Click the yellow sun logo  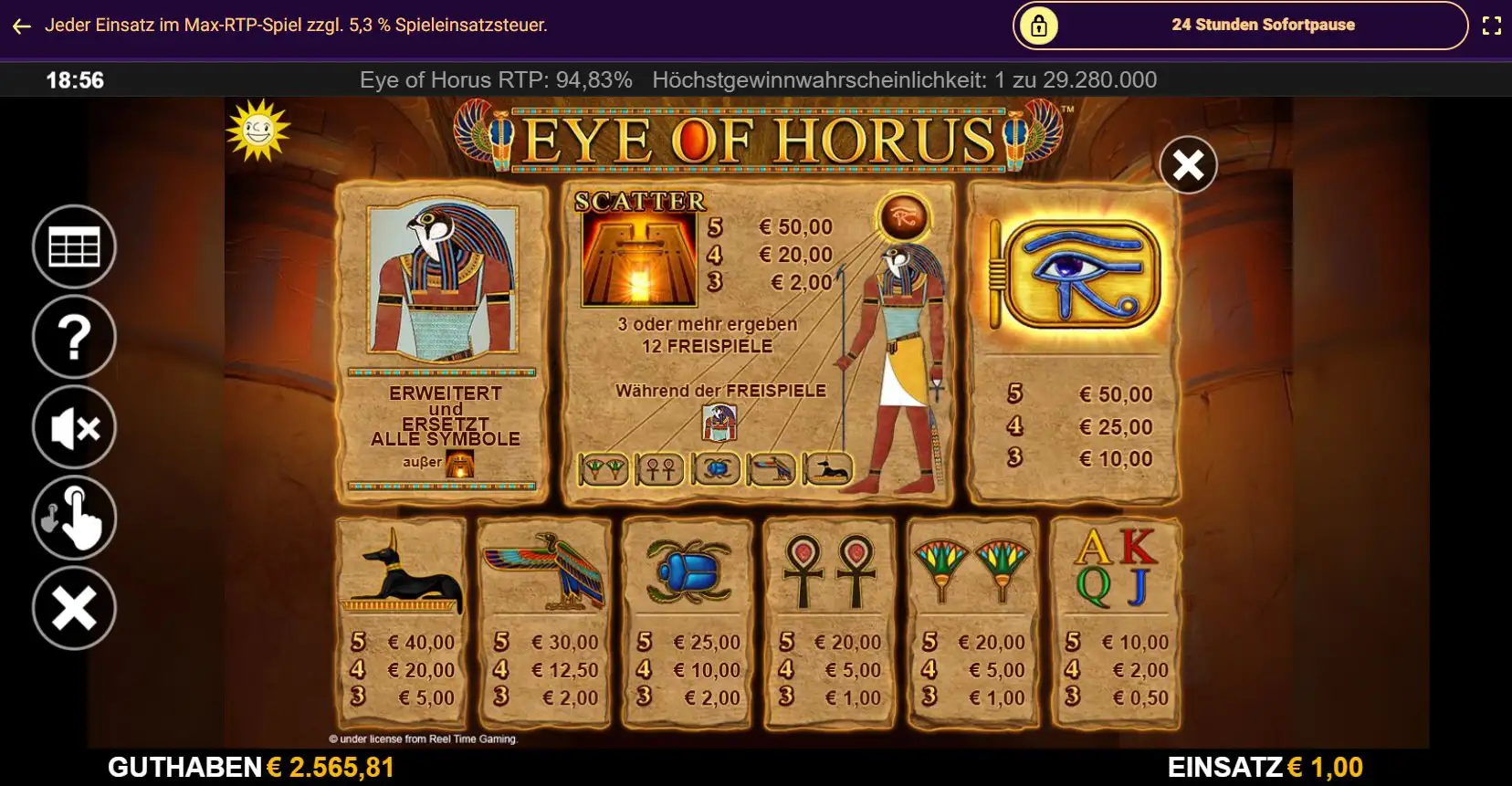tap(257, 131)
